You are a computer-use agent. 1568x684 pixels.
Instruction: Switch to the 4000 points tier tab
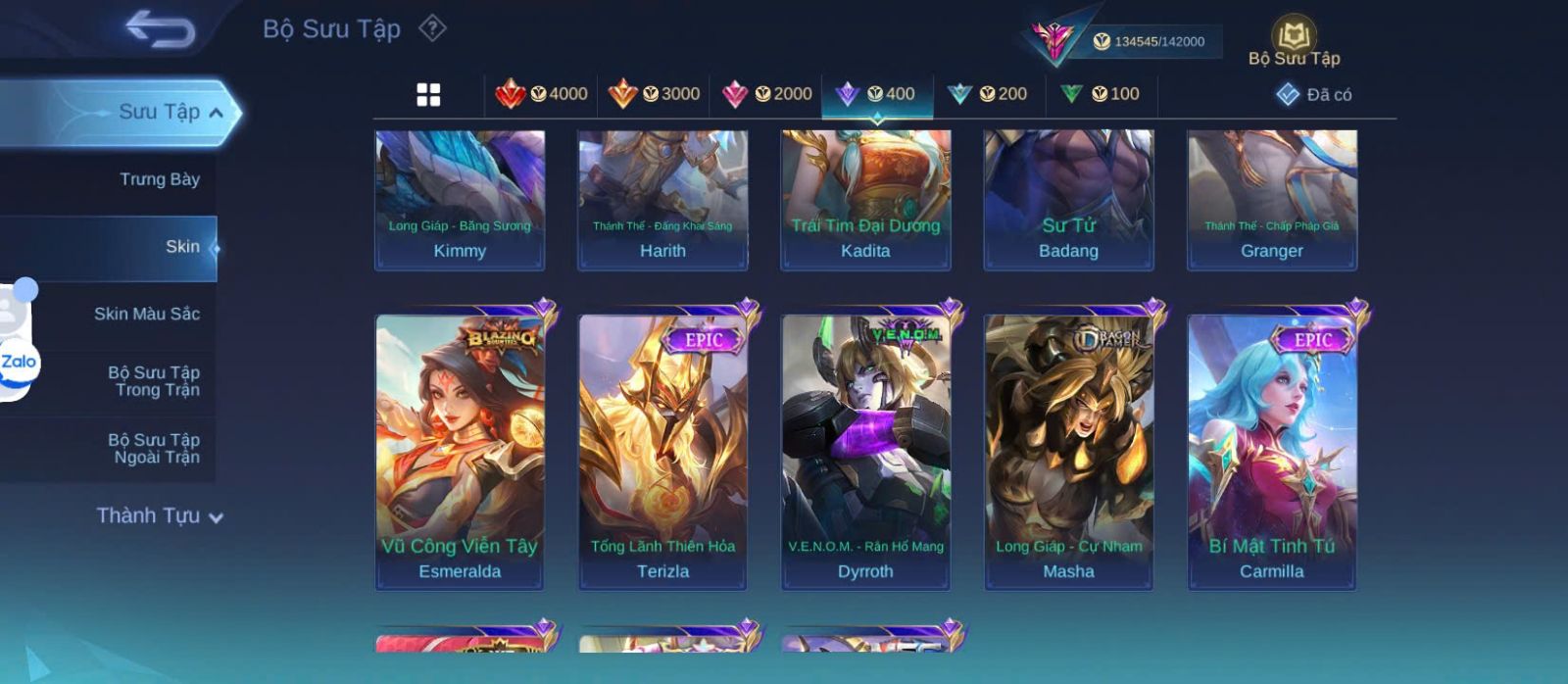(x=541, y=94)
